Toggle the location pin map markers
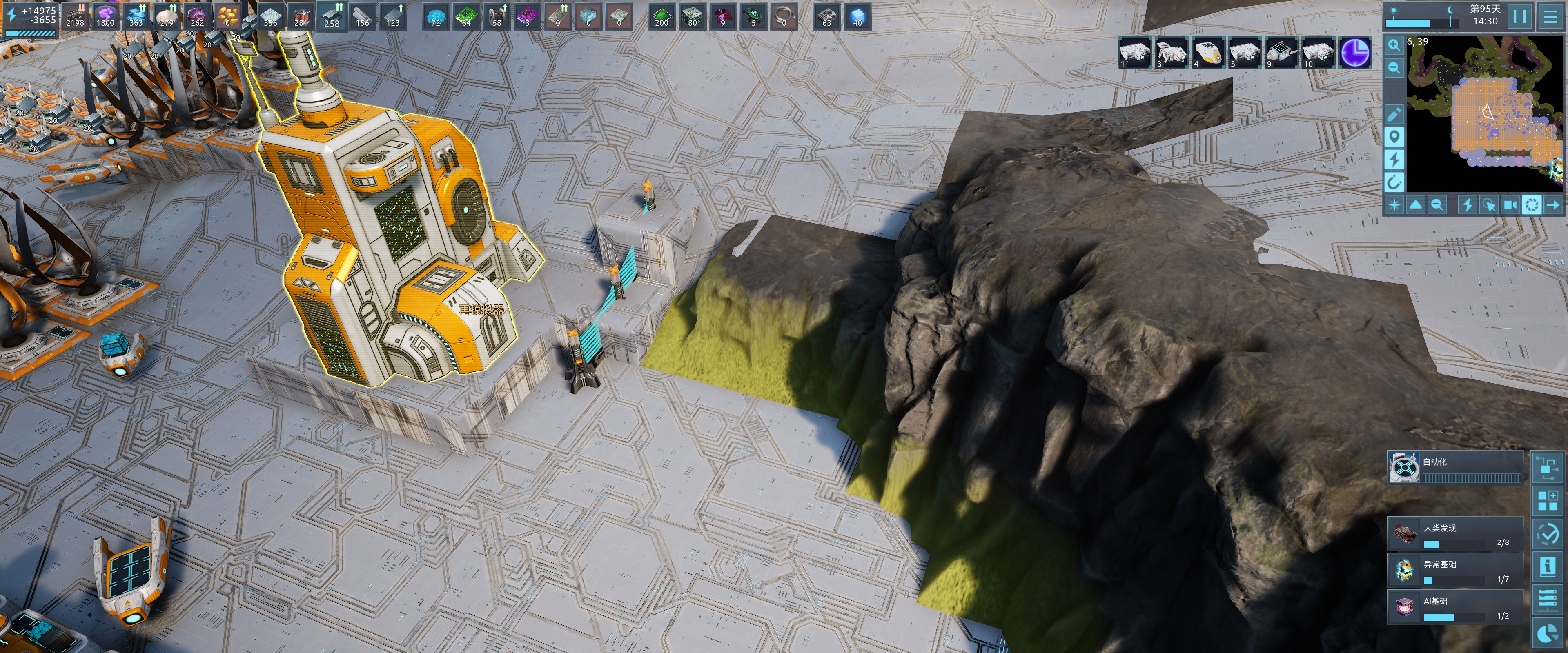Viewport: 1568px width, 653px height. tap(1394, 136)
